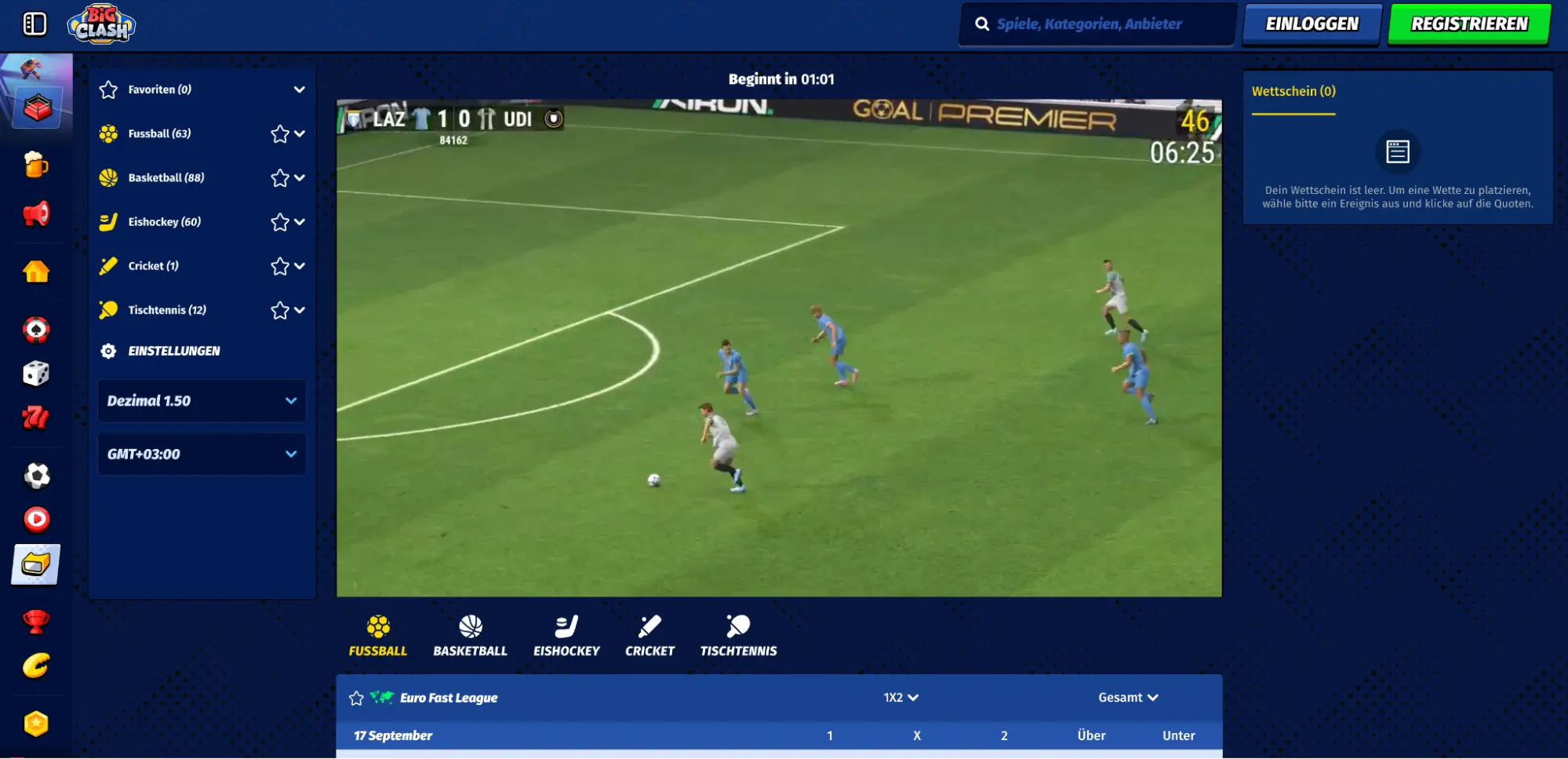
Task: Expand the Favoriten section
Action: pyautogui.click(x=300, y=89)
